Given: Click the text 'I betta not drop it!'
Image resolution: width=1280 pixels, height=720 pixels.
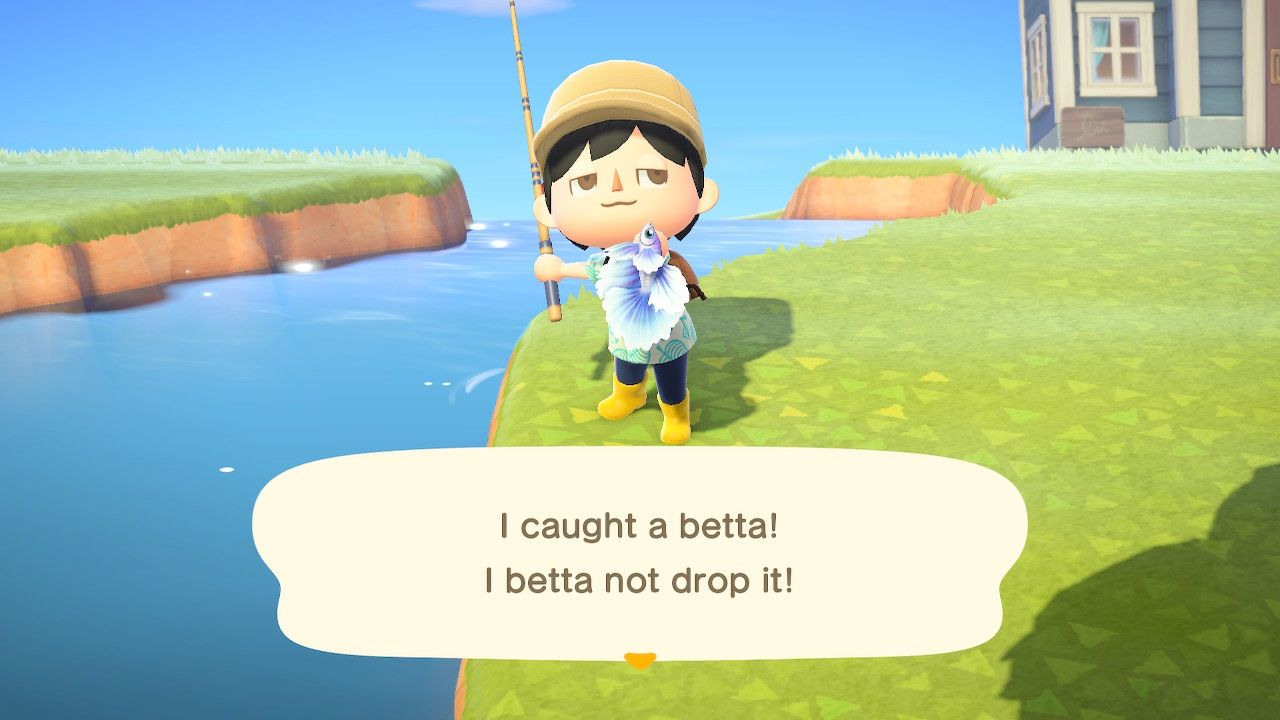Looking at the screenshot, I should pos(639,580).
